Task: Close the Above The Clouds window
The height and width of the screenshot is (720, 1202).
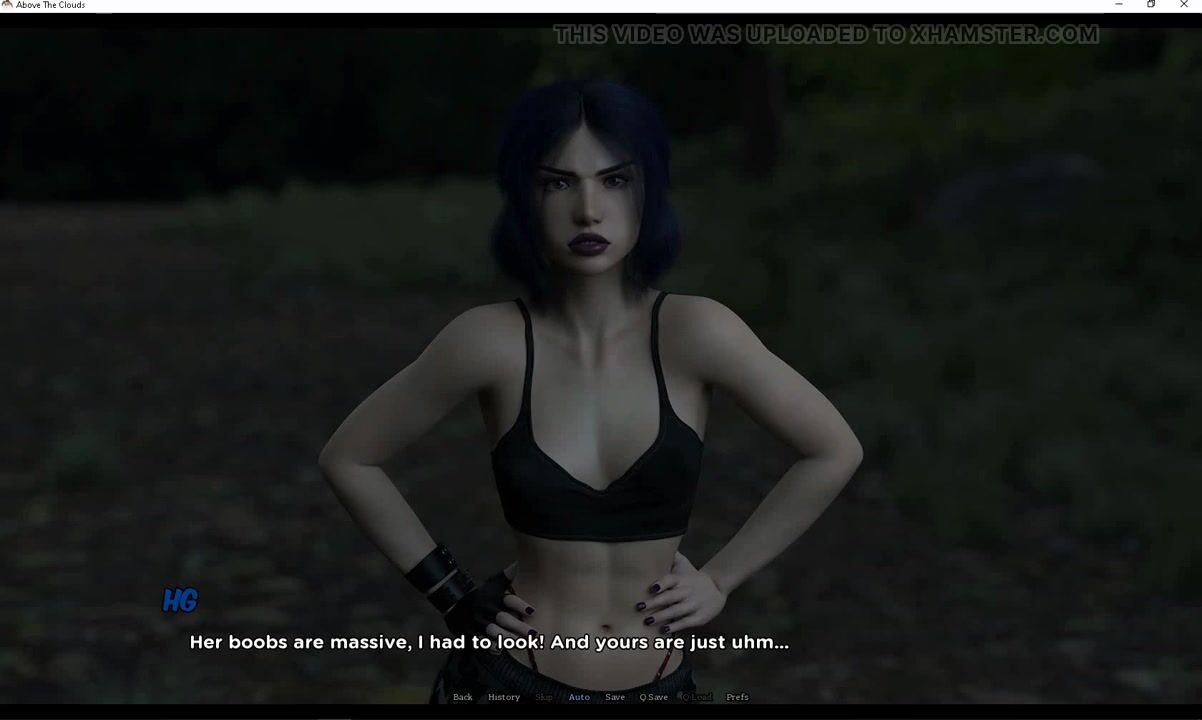Action: pyautogui.click(x=1185, y=5)
